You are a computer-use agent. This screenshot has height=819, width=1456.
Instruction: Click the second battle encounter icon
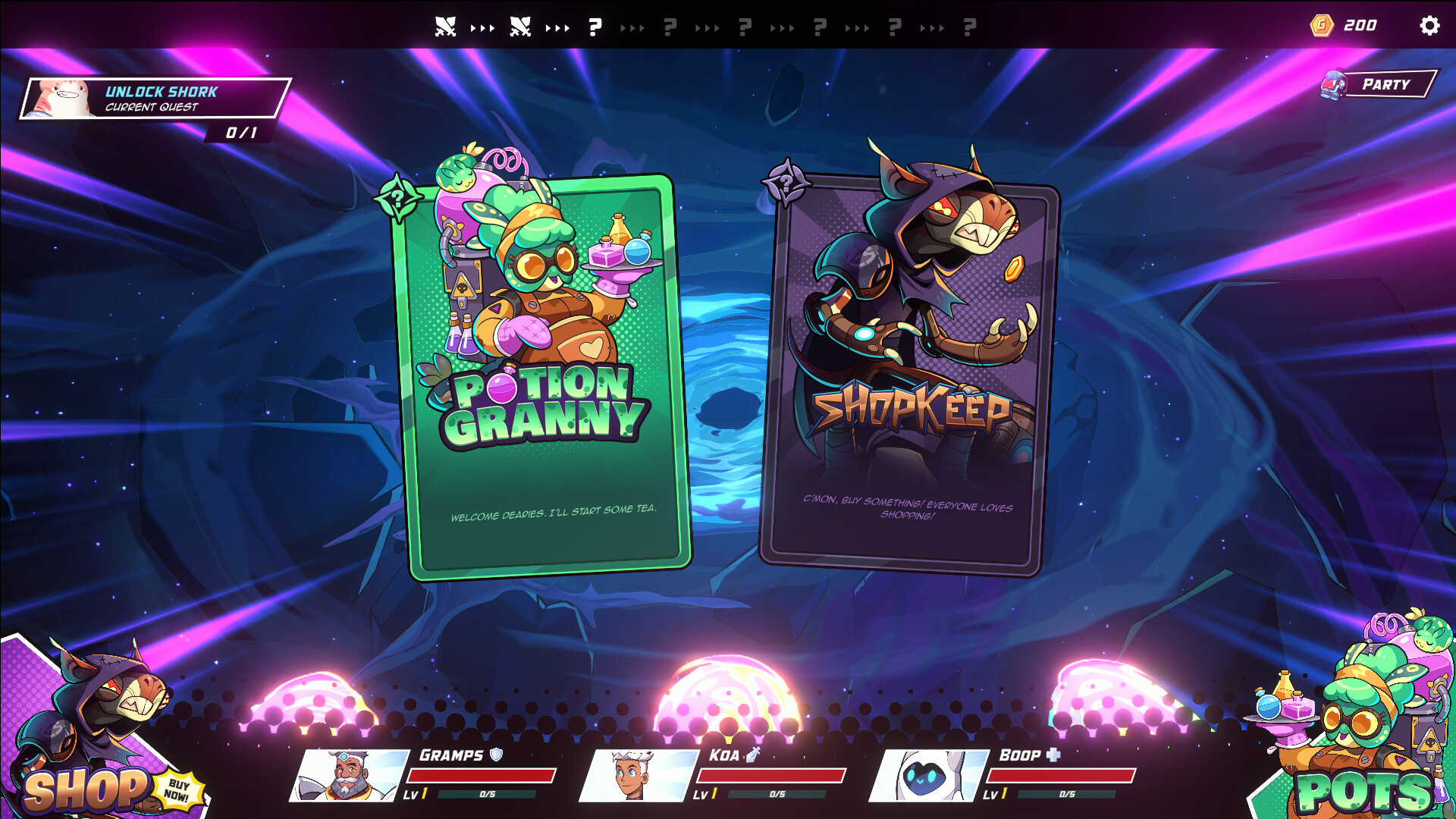click(x=520, y=25)
